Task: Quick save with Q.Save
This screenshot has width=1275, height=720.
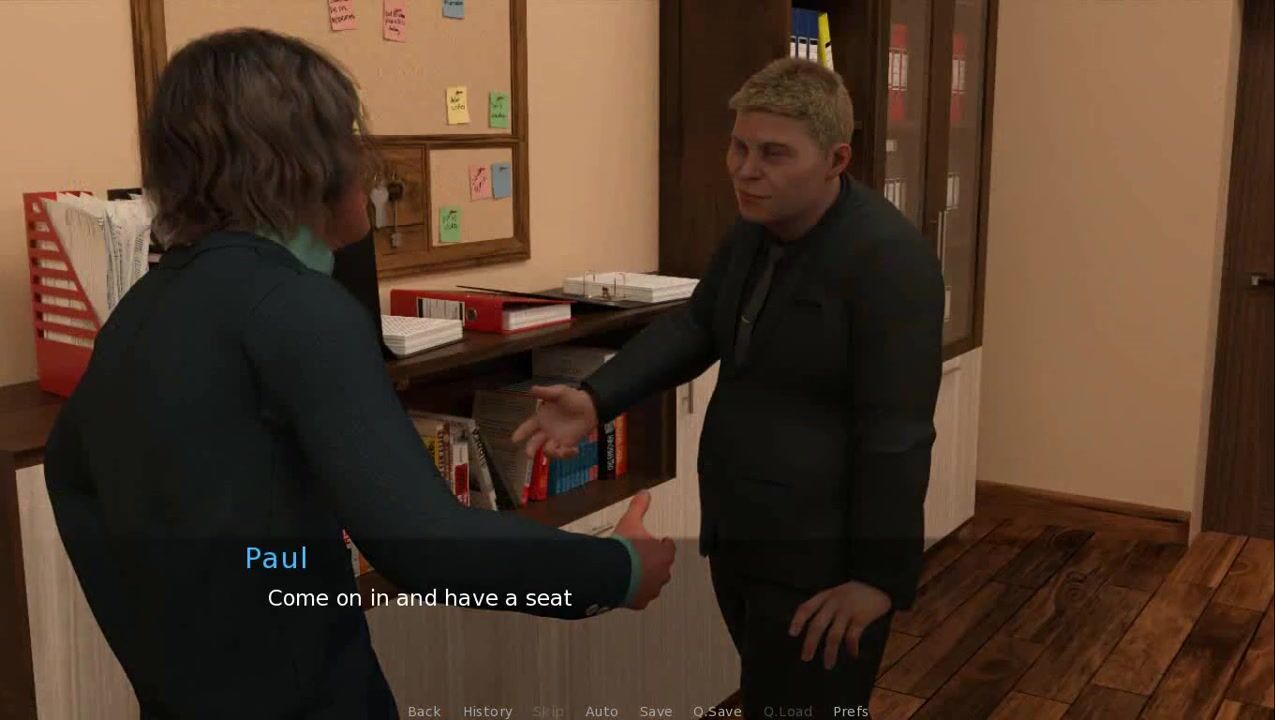Action: (x=717, y=711)
